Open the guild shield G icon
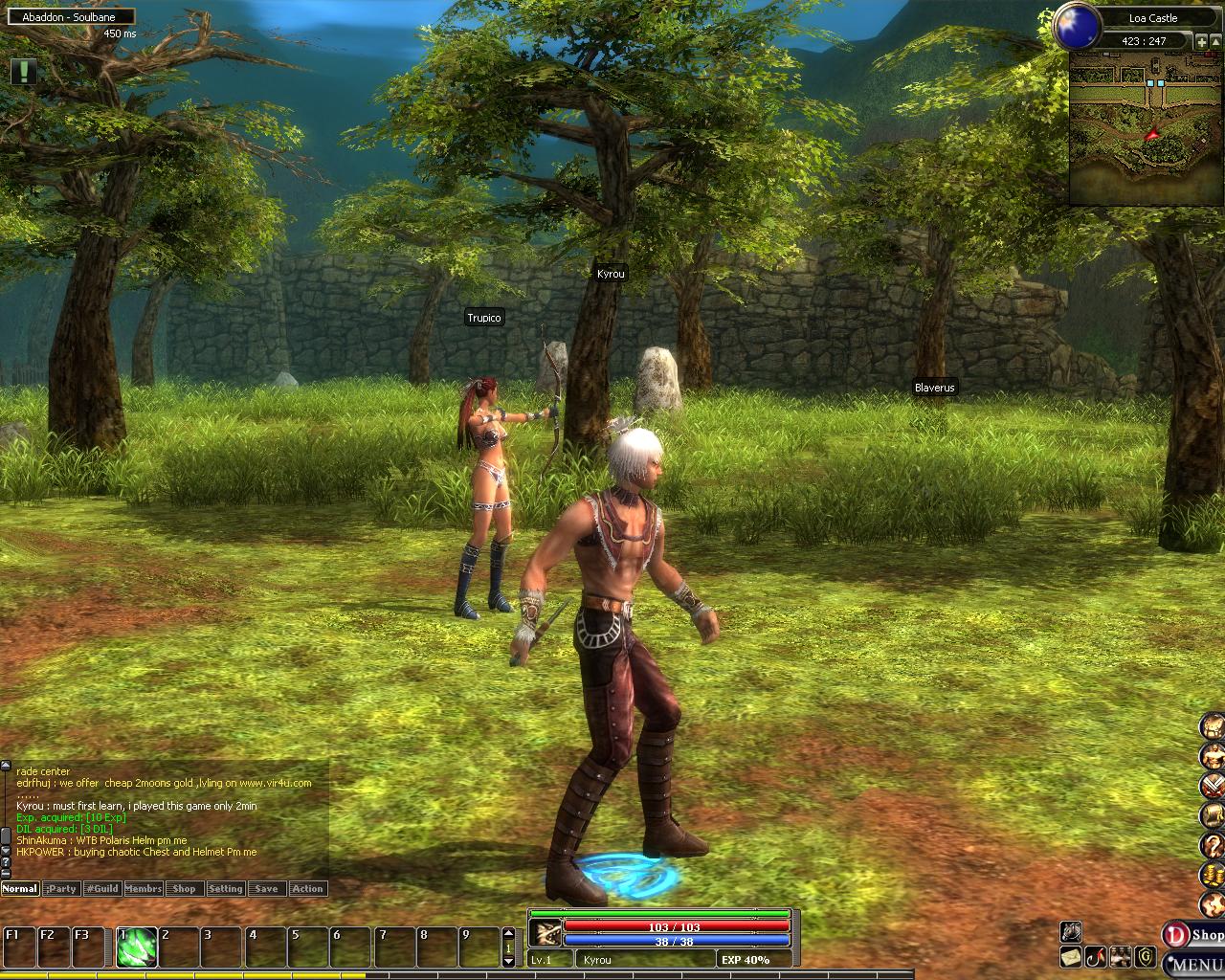 (x=1146, y=956)
